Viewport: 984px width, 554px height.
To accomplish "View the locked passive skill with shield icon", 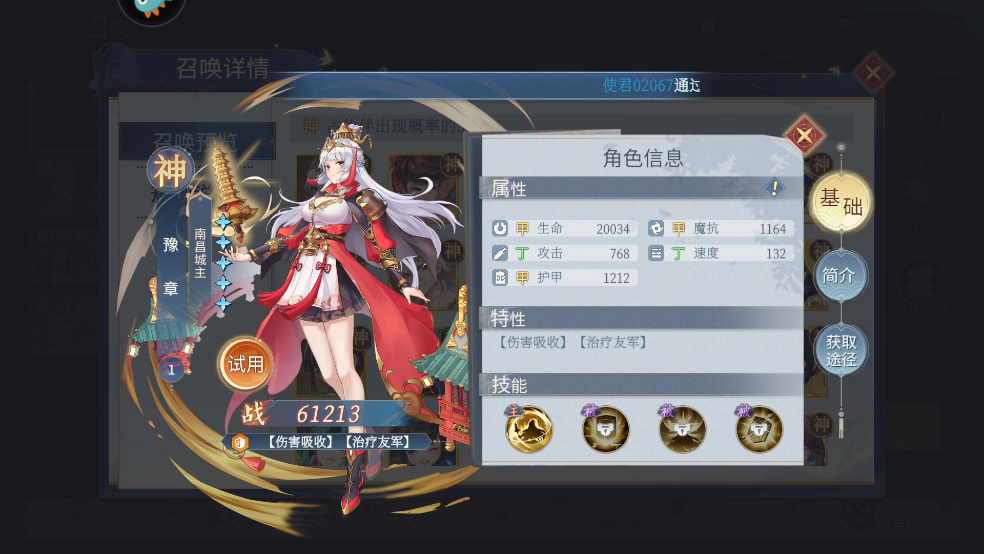I will point(606,429).
